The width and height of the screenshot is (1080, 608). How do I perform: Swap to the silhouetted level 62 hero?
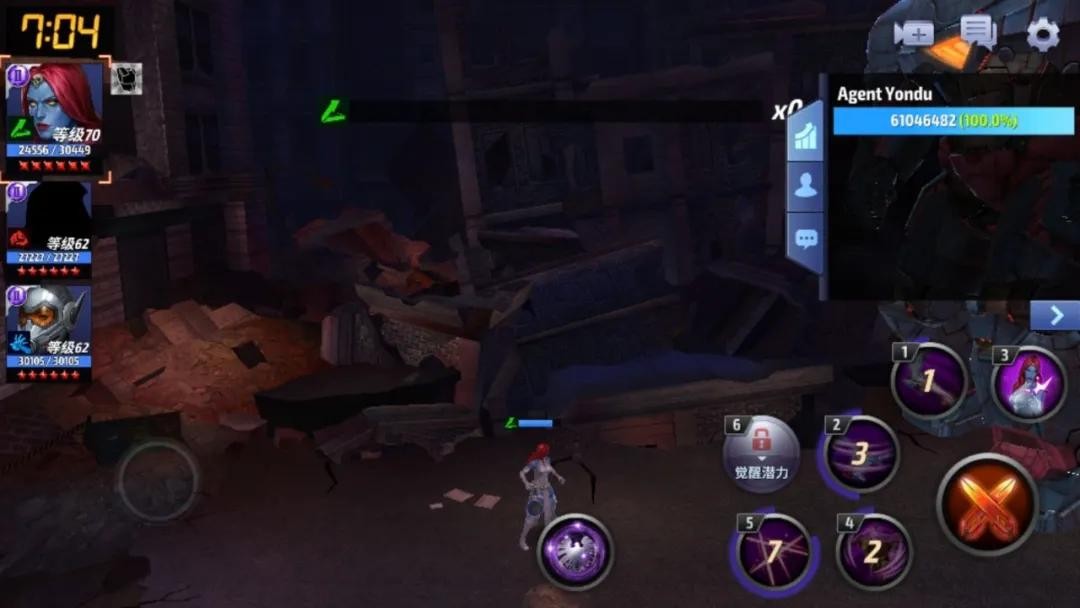50,230
